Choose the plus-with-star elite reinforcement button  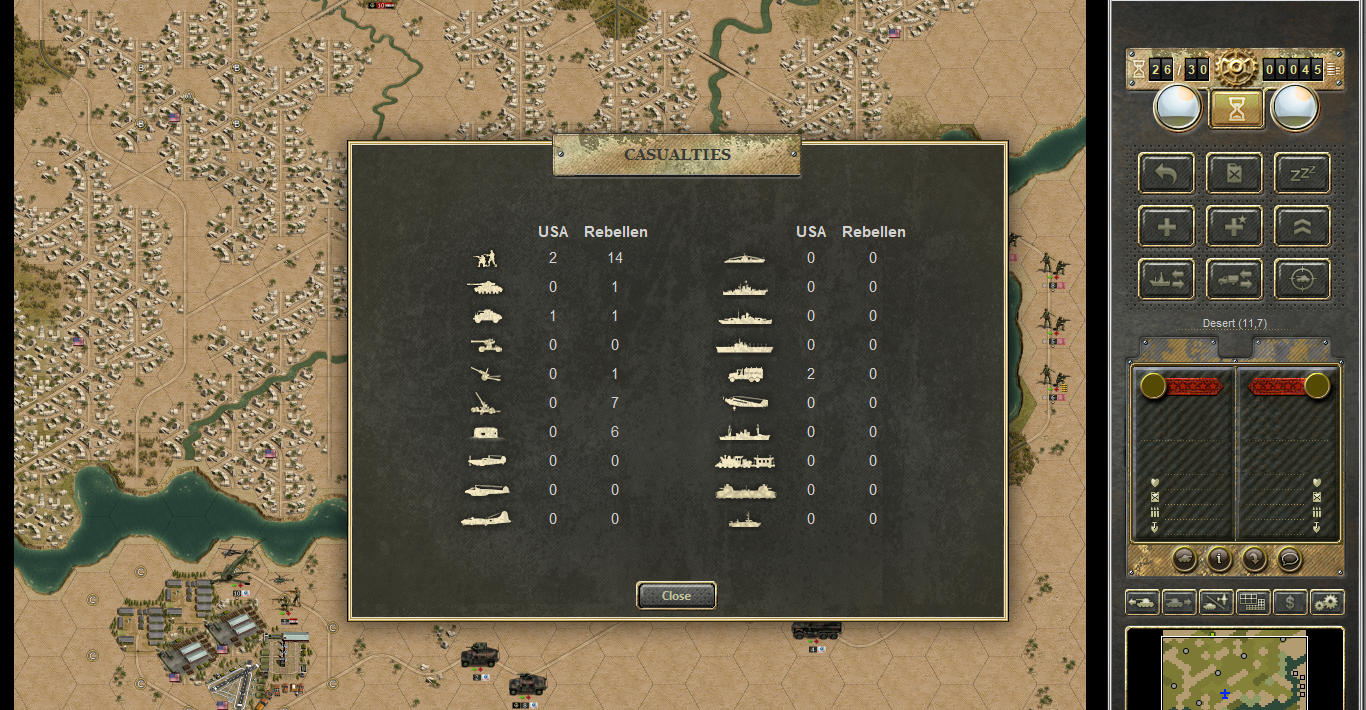point(1234,226)
